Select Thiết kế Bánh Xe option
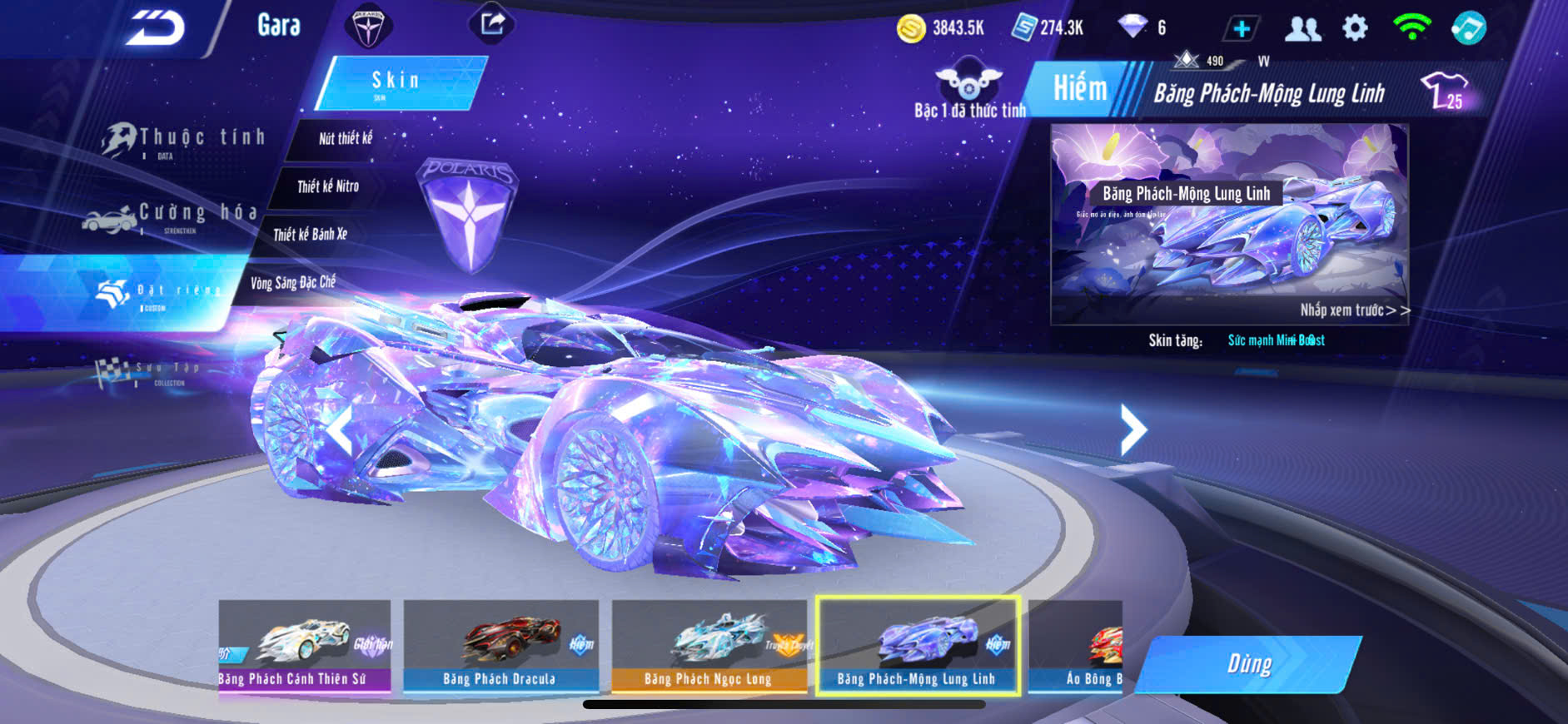1568x724 pixels. click(x=310, y=235)
